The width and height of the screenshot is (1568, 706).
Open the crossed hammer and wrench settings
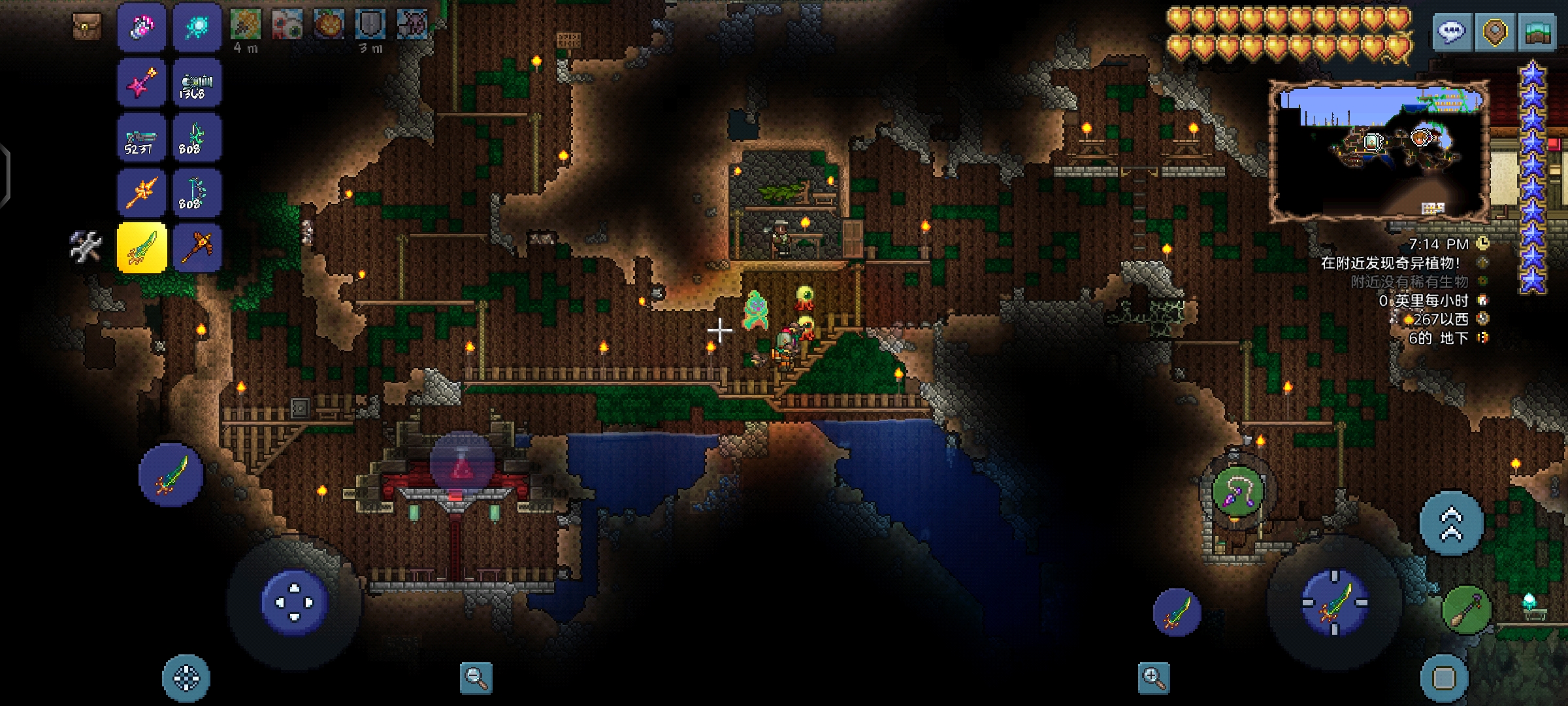[x=86, y=247]
